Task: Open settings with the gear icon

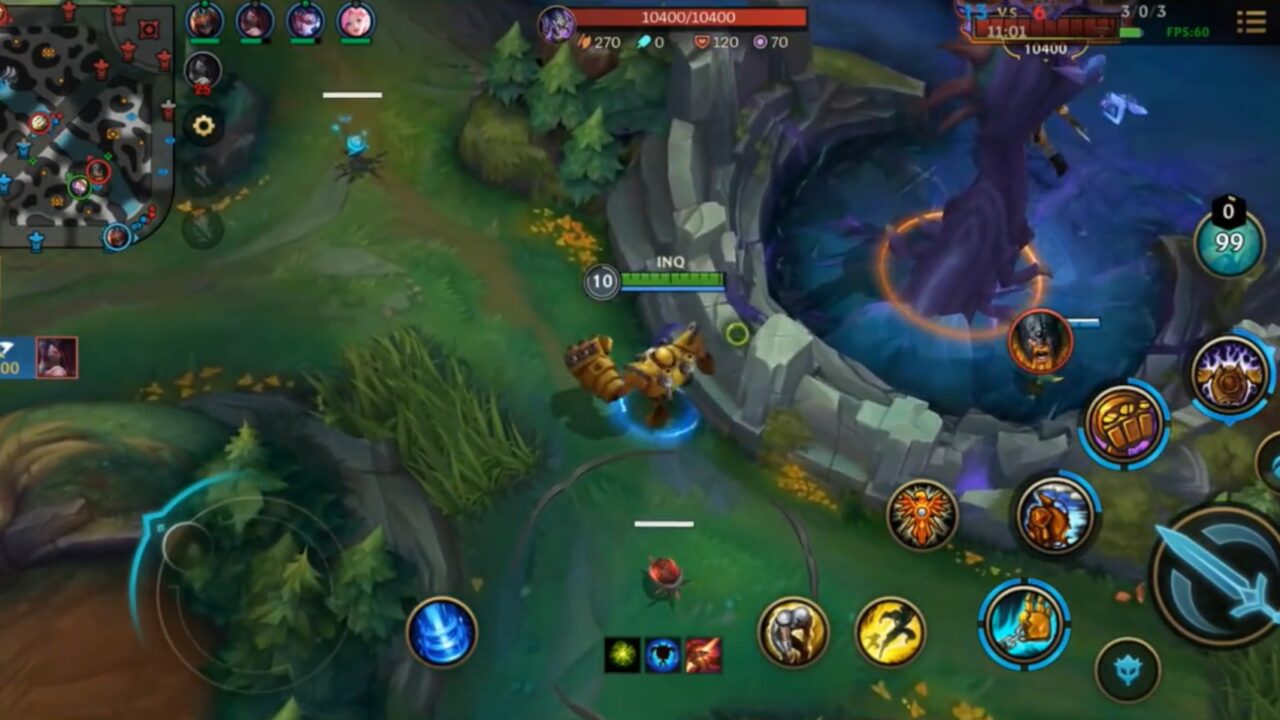Action: (x=203, y=124)
